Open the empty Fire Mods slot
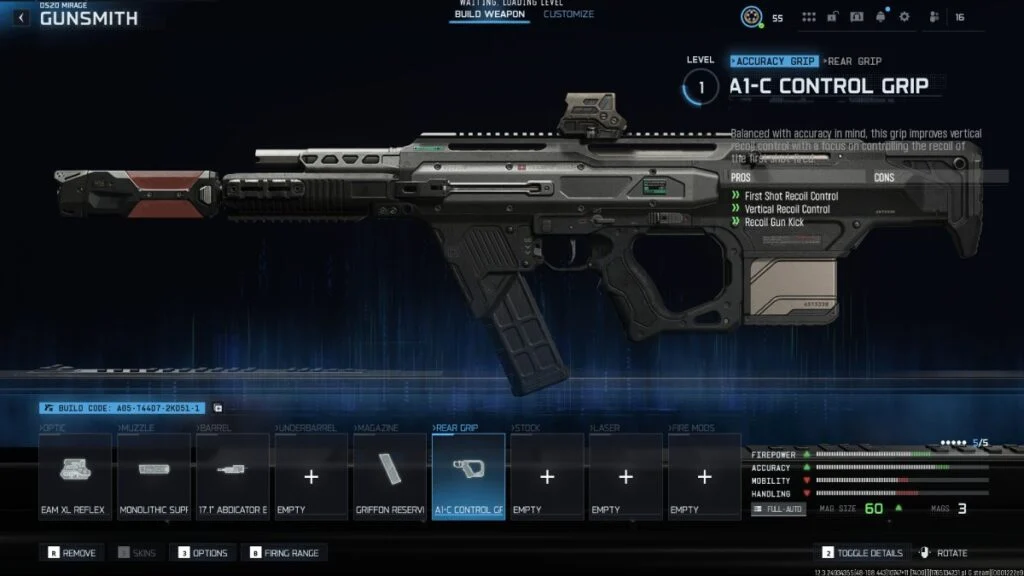This screenshot has height=576, width=1024. (704, 476)
